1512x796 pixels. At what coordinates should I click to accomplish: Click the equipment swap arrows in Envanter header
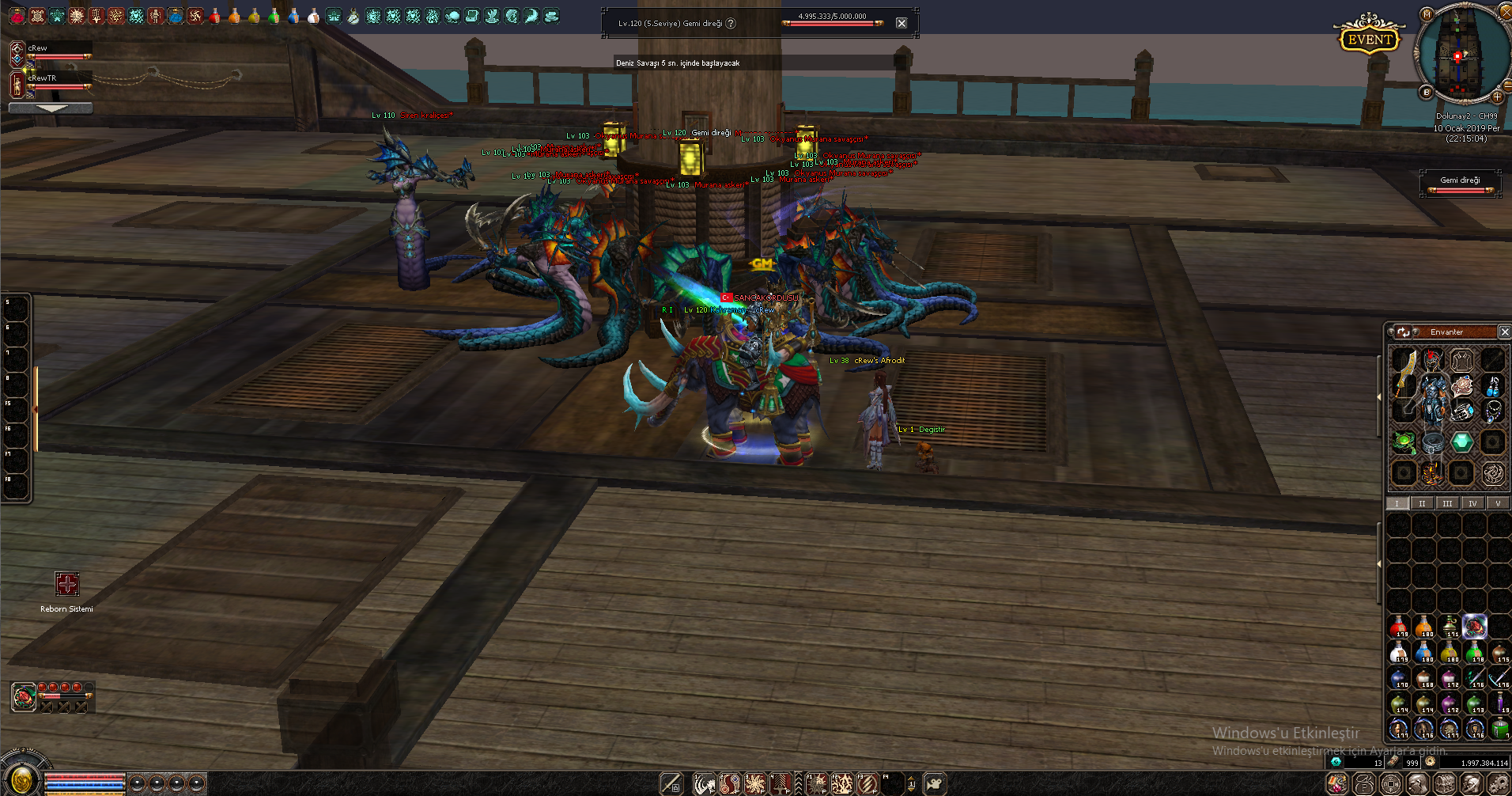[x=1404, y=332]
